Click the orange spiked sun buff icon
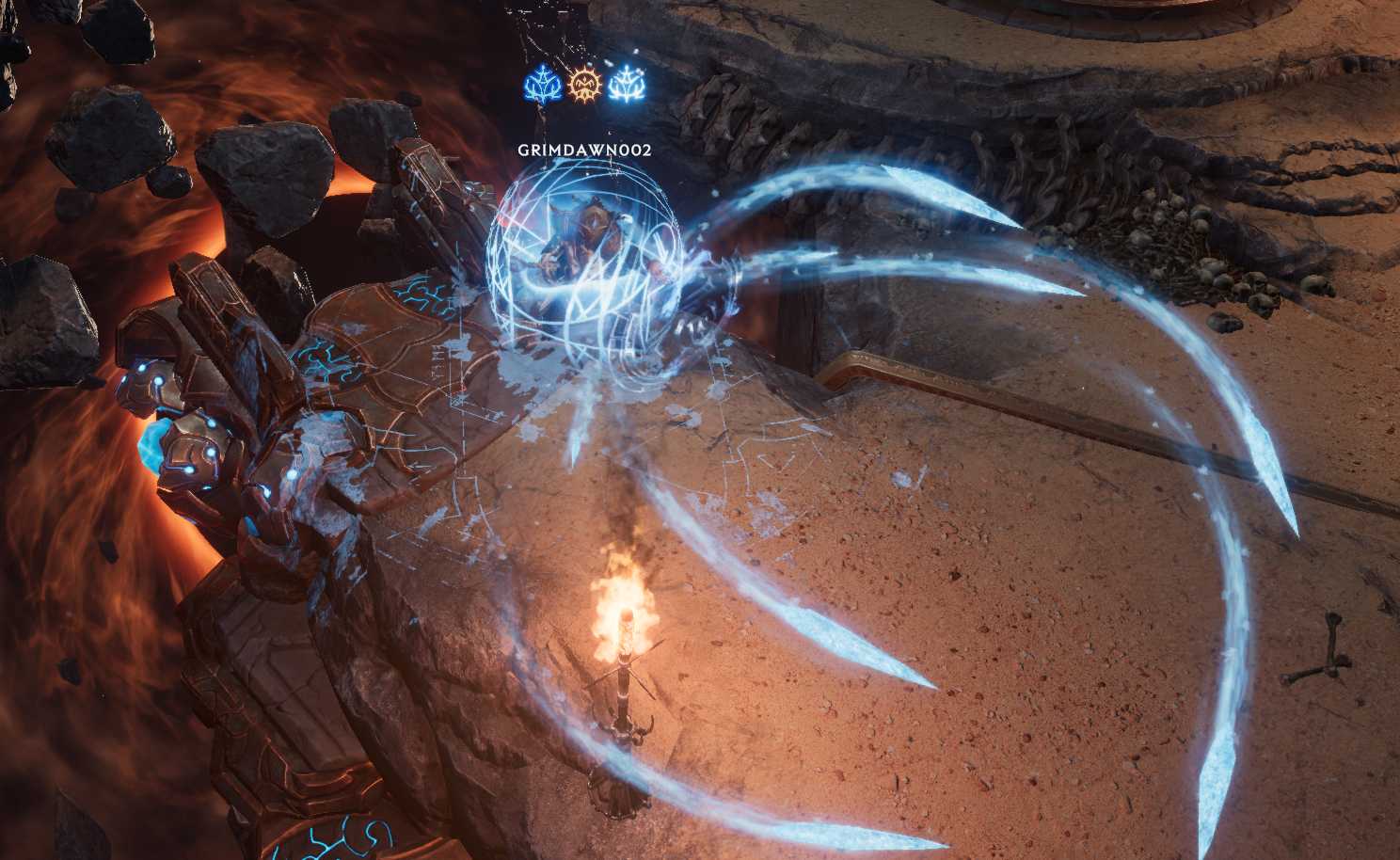This screenshot has height=860, width=1400. (x=583, y=87)
